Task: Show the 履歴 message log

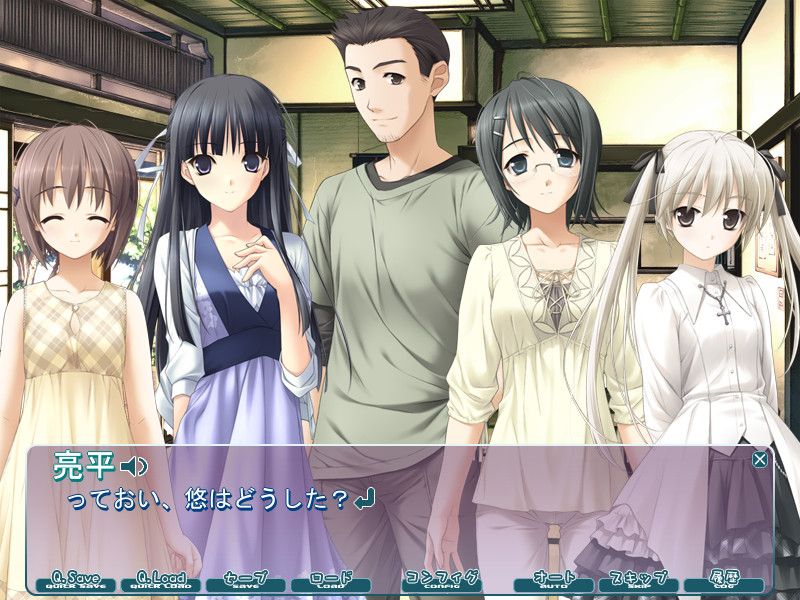Action: click(x=723, y=581)
